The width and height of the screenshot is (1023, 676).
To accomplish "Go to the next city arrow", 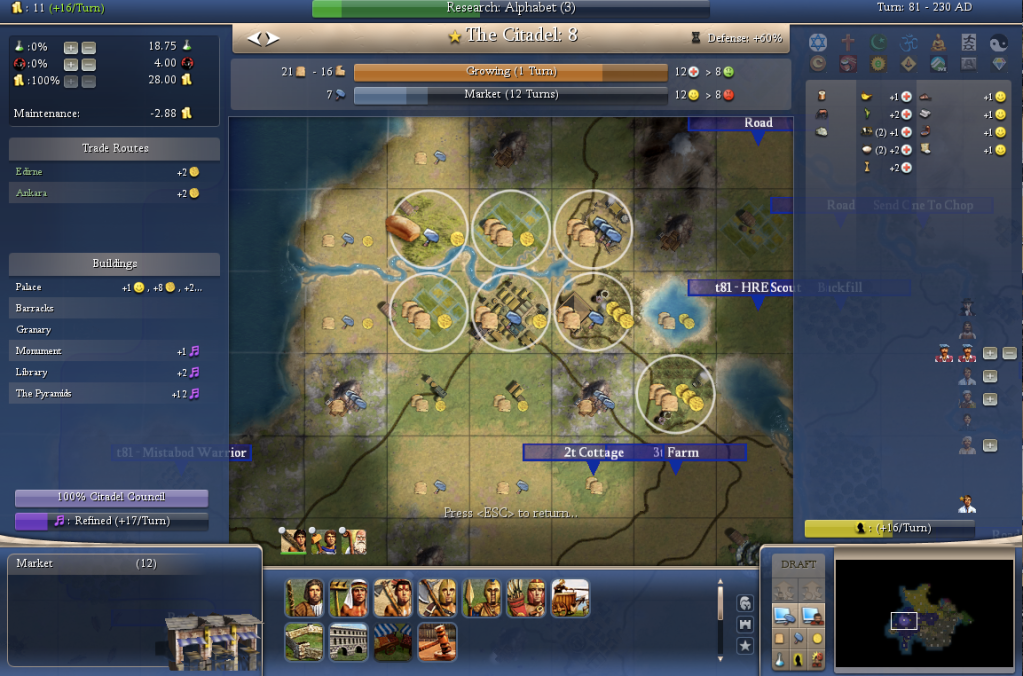I will tap(273, 38).
